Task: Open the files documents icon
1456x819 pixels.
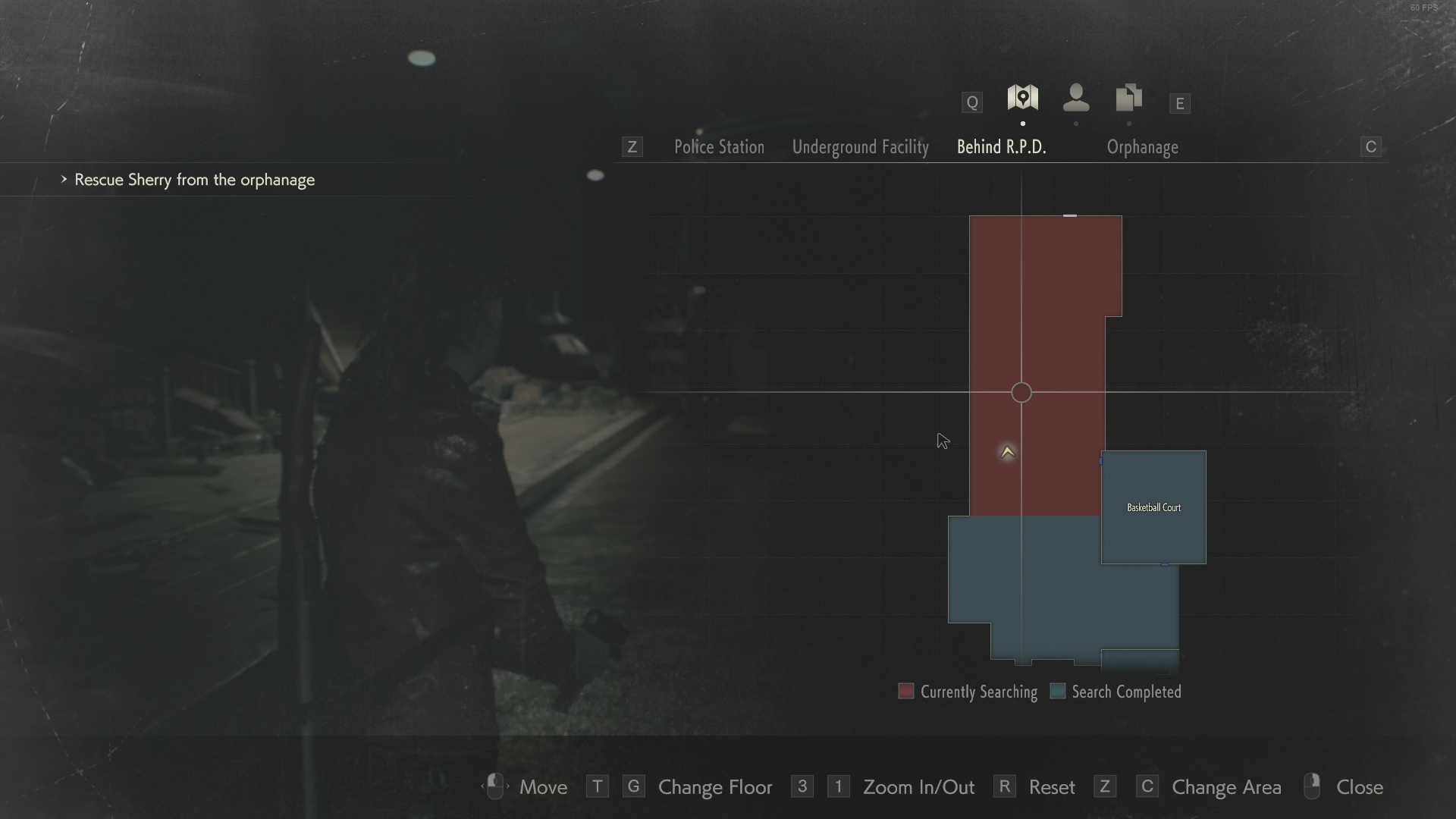Action: pyautogui.click(x=1128, y=98)
